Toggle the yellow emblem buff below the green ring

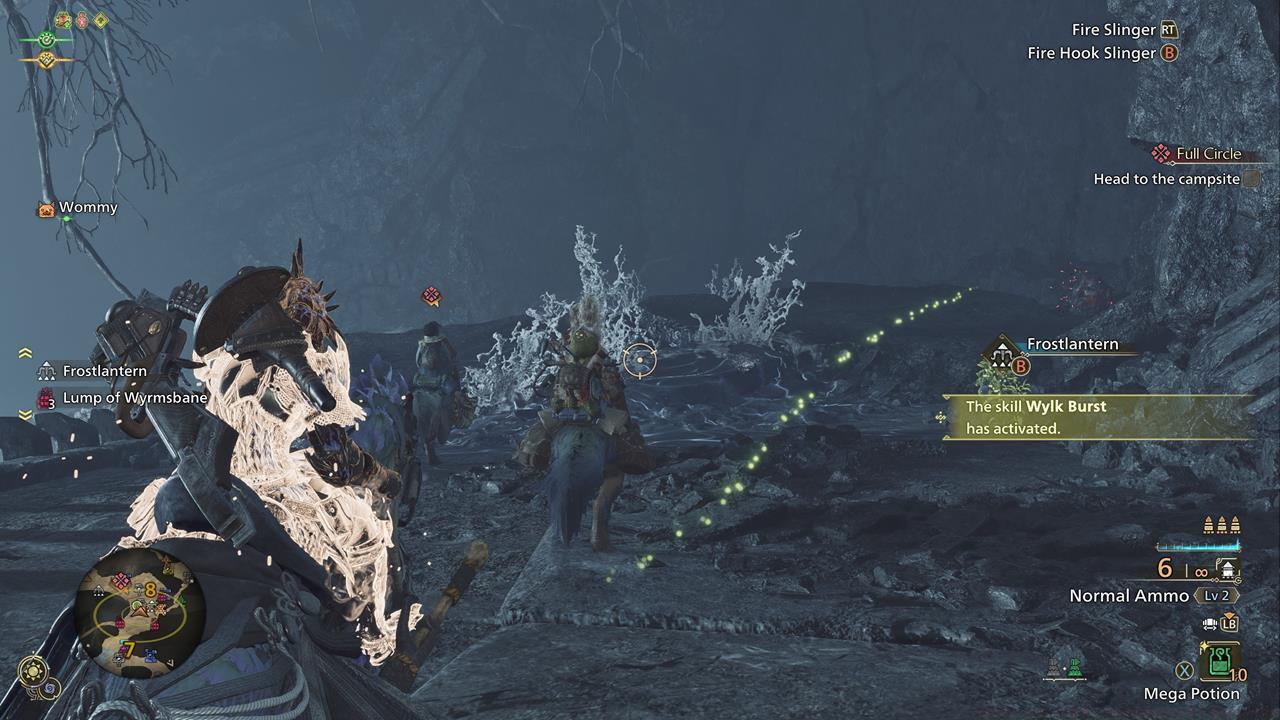coord(48,60)
